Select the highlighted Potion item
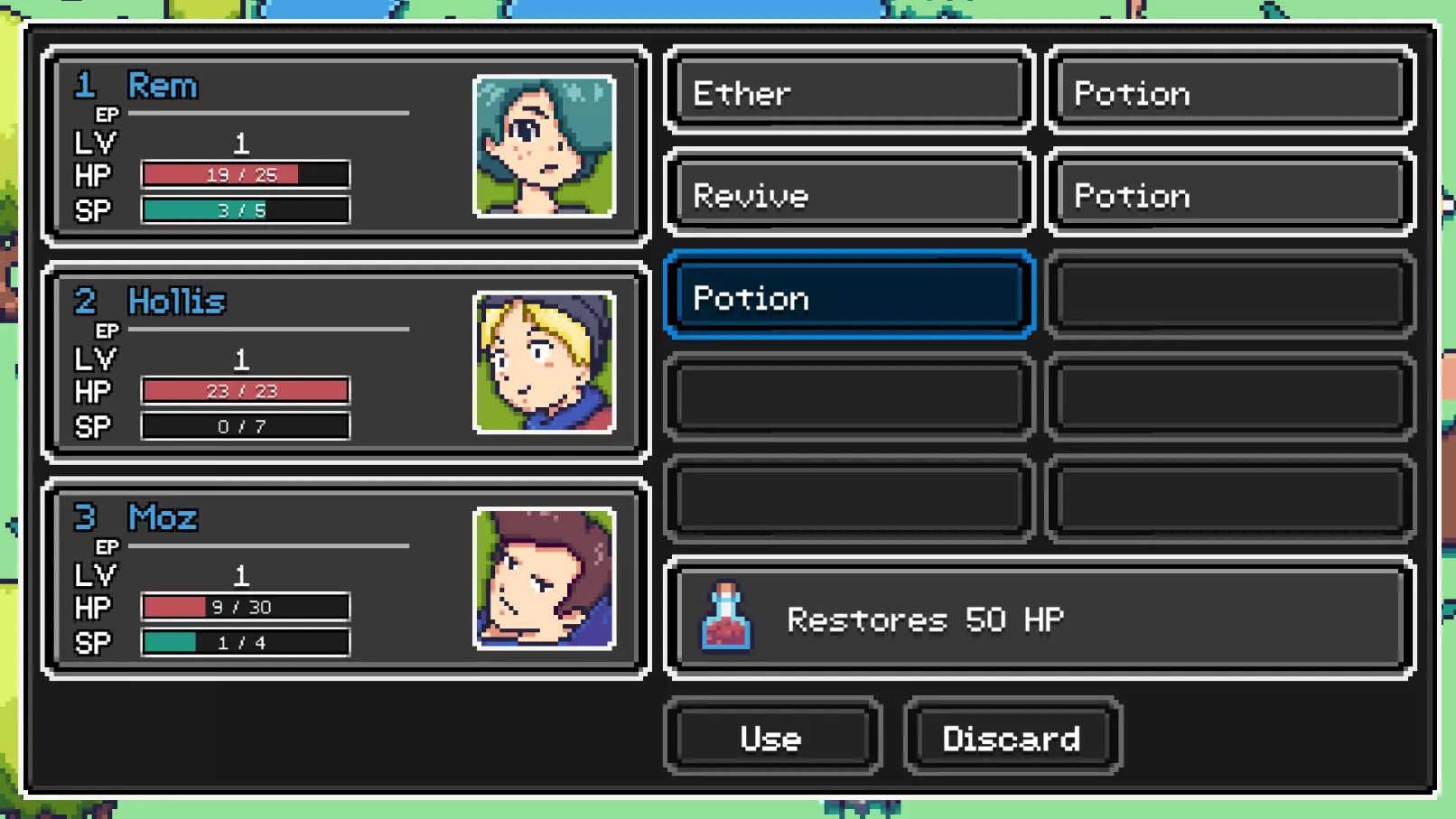This screenshot has width=1456, height=819. 845,297
